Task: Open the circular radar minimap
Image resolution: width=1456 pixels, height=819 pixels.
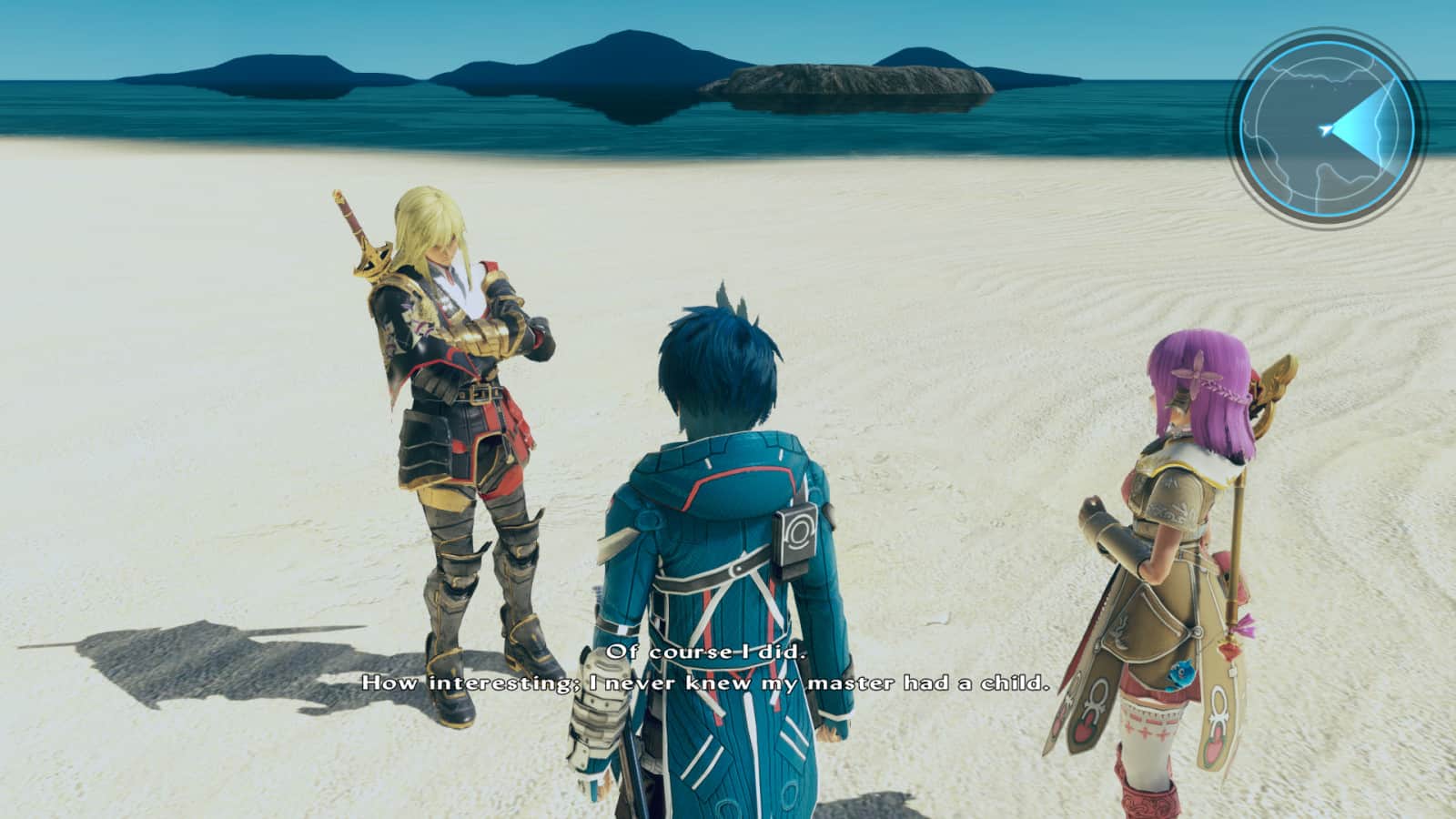Action: coord(1328,128)
